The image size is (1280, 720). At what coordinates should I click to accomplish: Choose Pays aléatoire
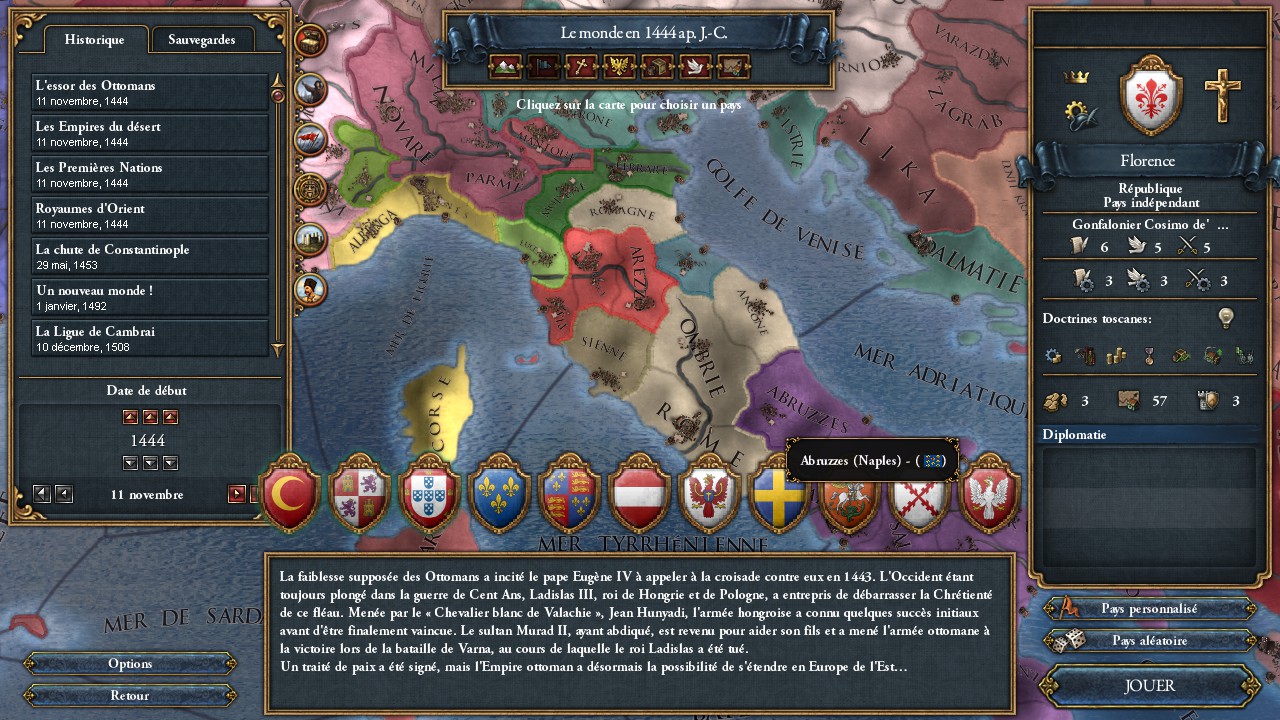pos(1149,640)
